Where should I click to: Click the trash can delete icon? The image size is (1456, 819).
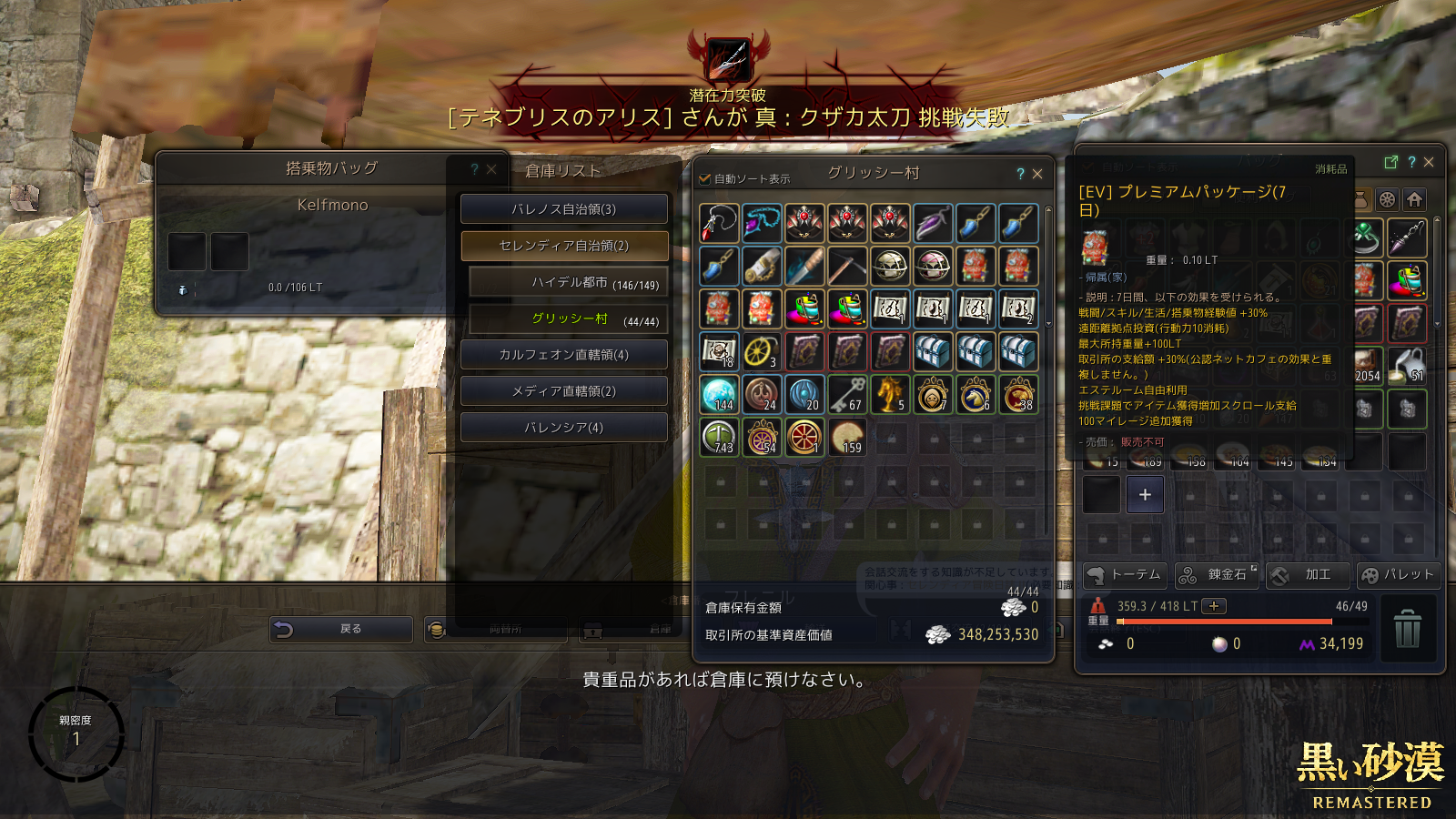[x=1407, y=629]
